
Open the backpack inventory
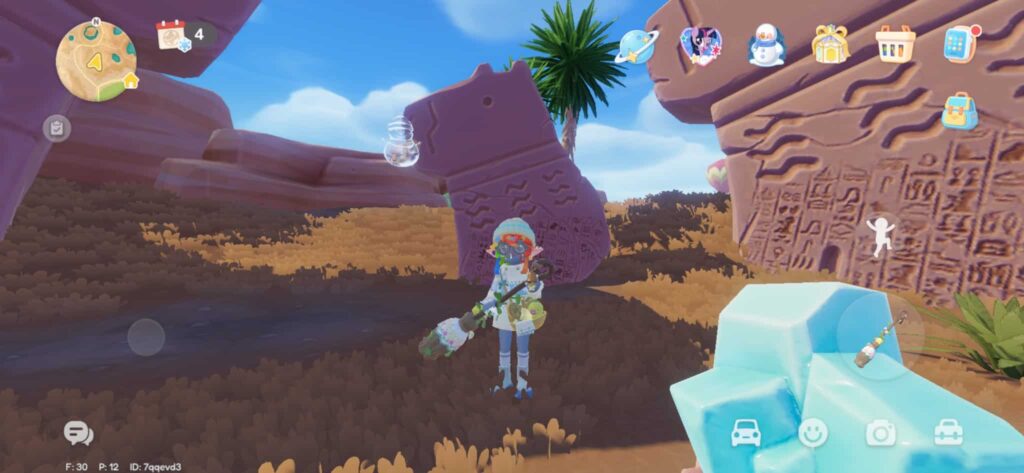[x=960, y=111]
